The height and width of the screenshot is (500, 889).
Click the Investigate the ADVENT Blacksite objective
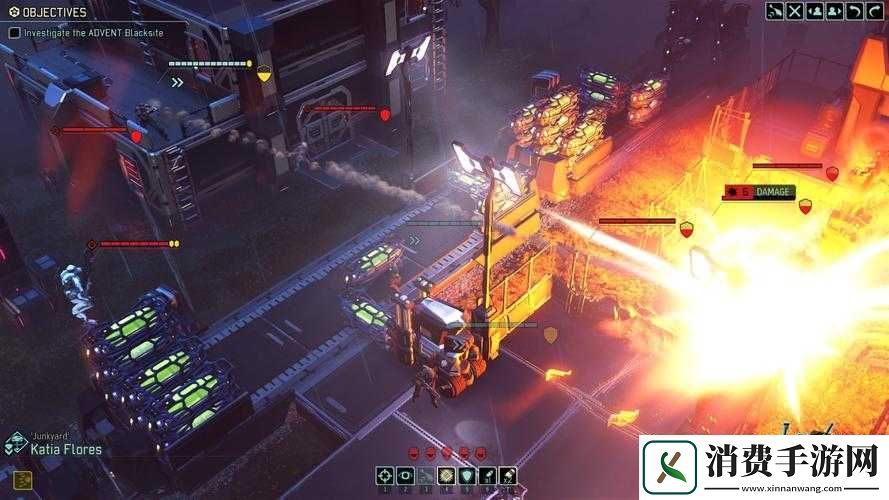coord(92,32)
